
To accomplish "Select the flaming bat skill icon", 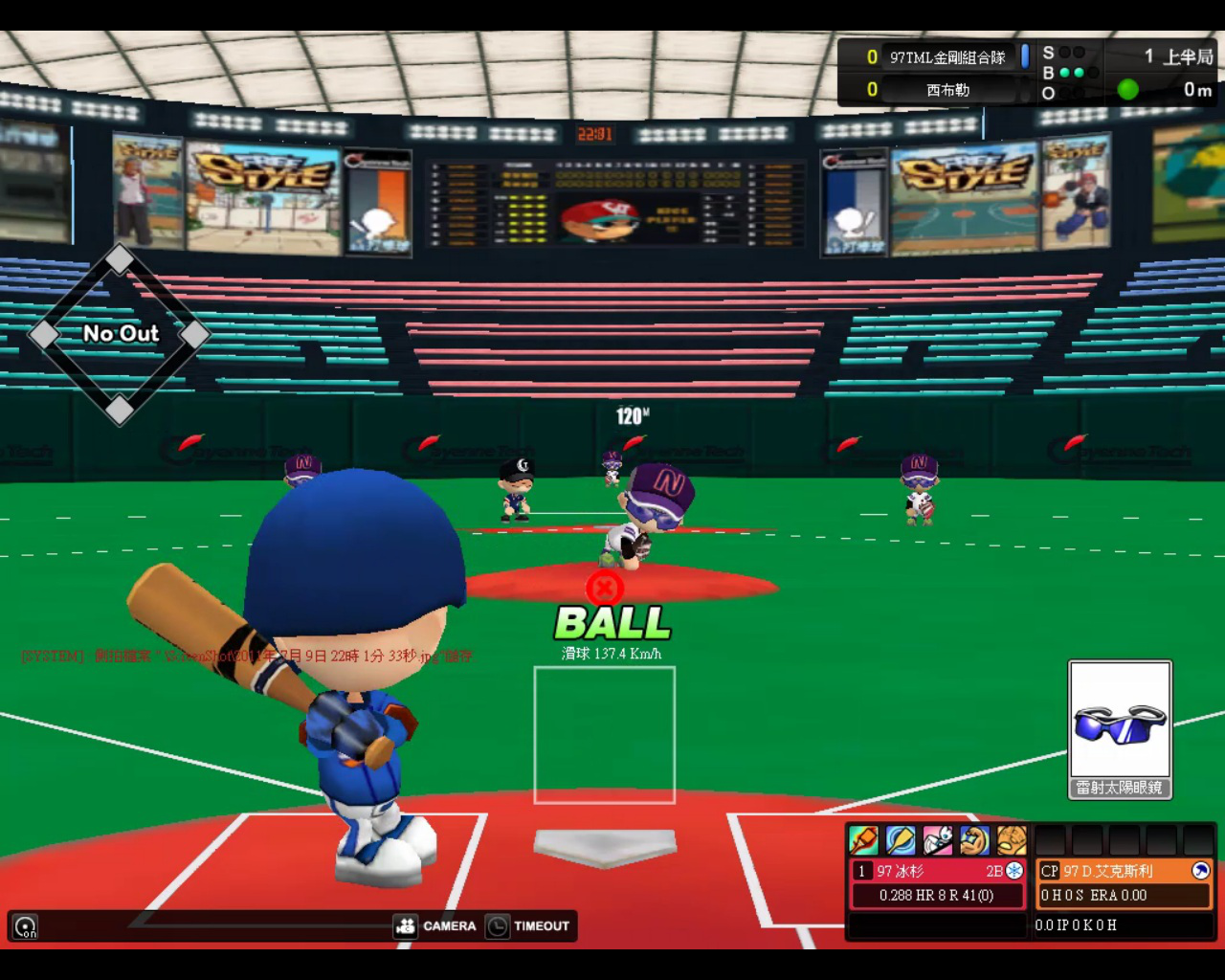I will pos(863,839).
